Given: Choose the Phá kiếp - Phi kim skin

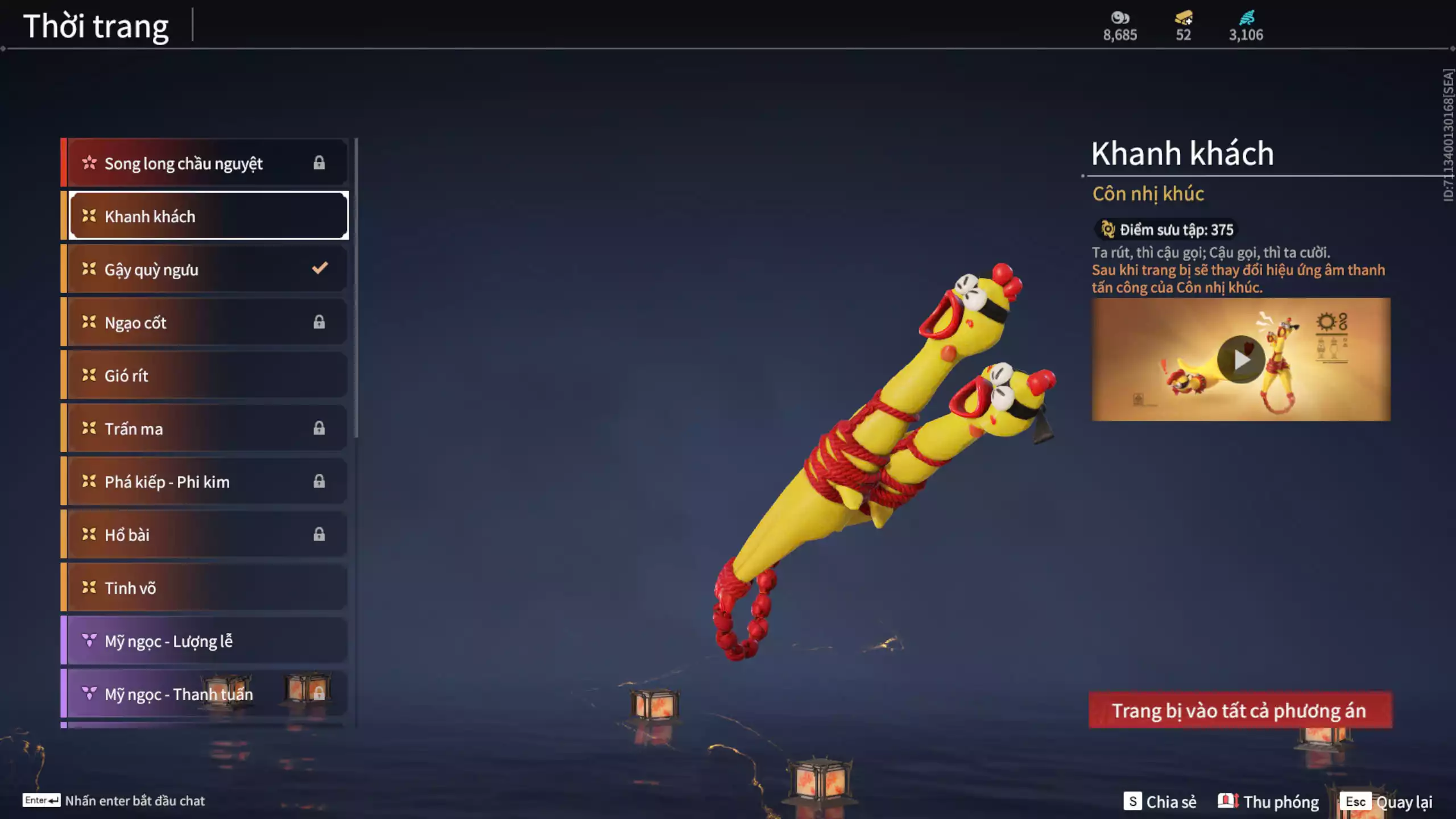Looking at the screenshot, I should (x=205, y=482).
